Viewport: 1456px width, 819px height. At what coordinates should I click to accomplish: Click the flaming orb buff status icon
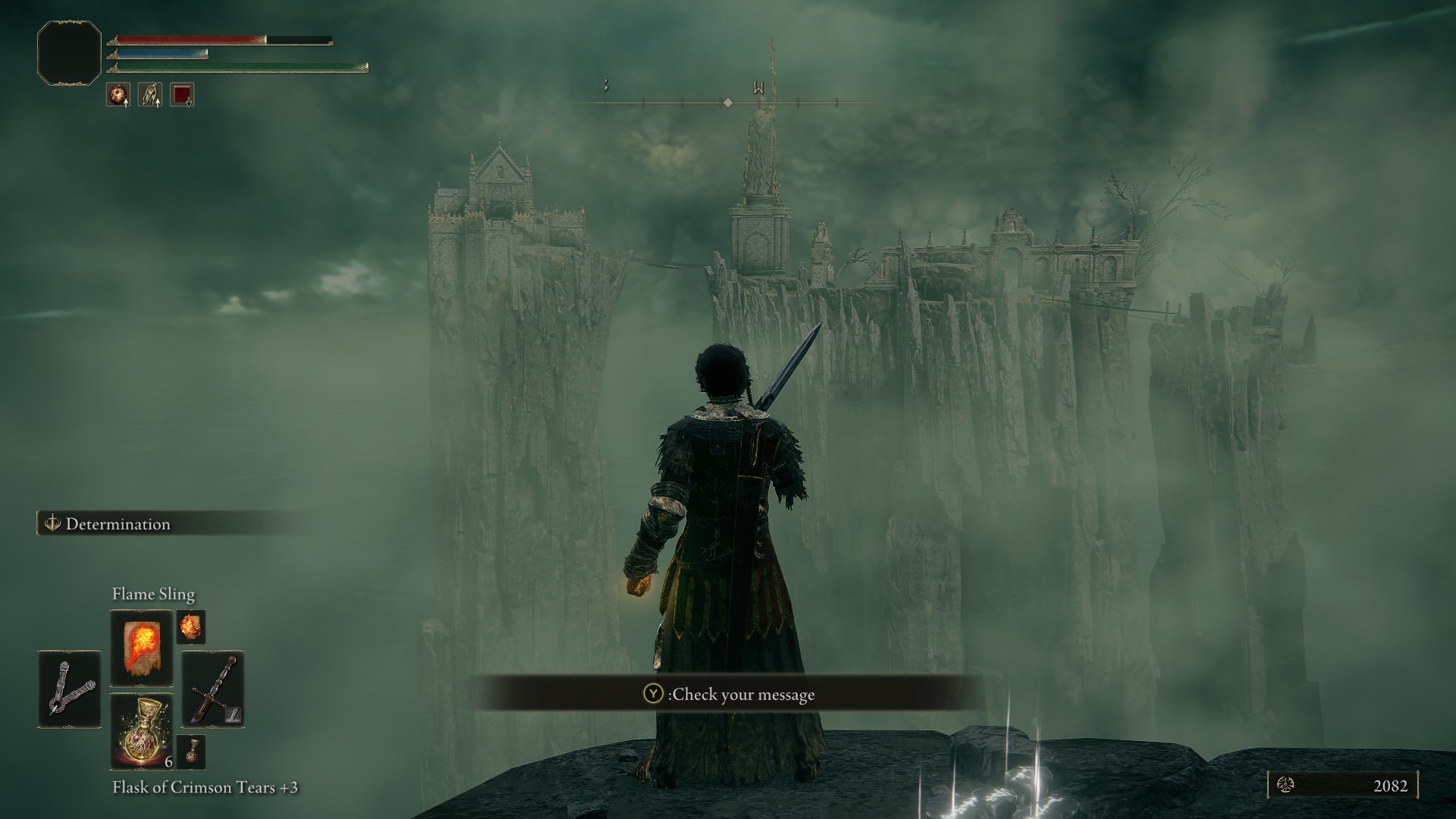pos(118,94)
